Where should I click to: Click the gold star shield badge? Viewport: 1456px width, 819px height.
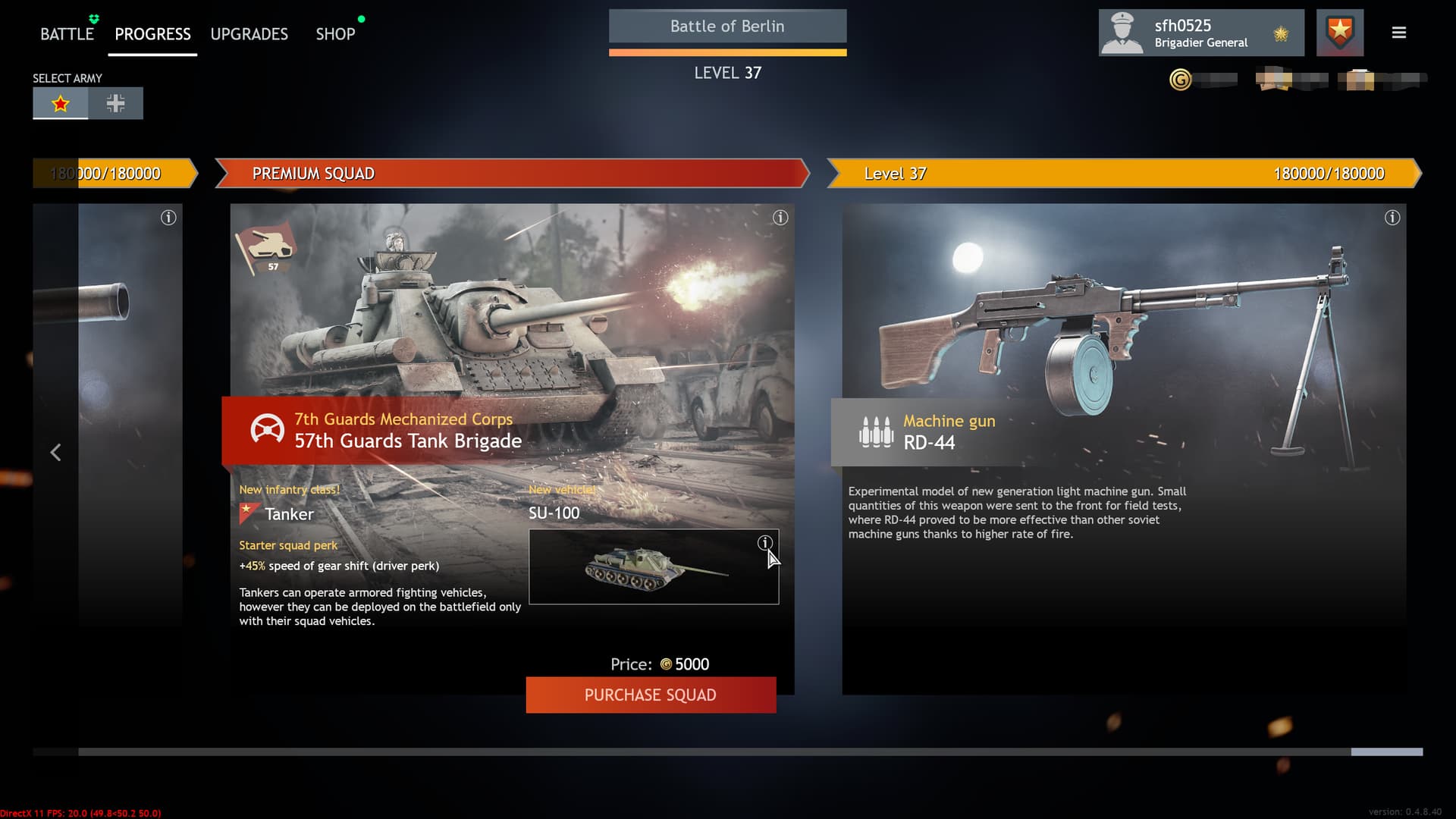(1339, 33)
